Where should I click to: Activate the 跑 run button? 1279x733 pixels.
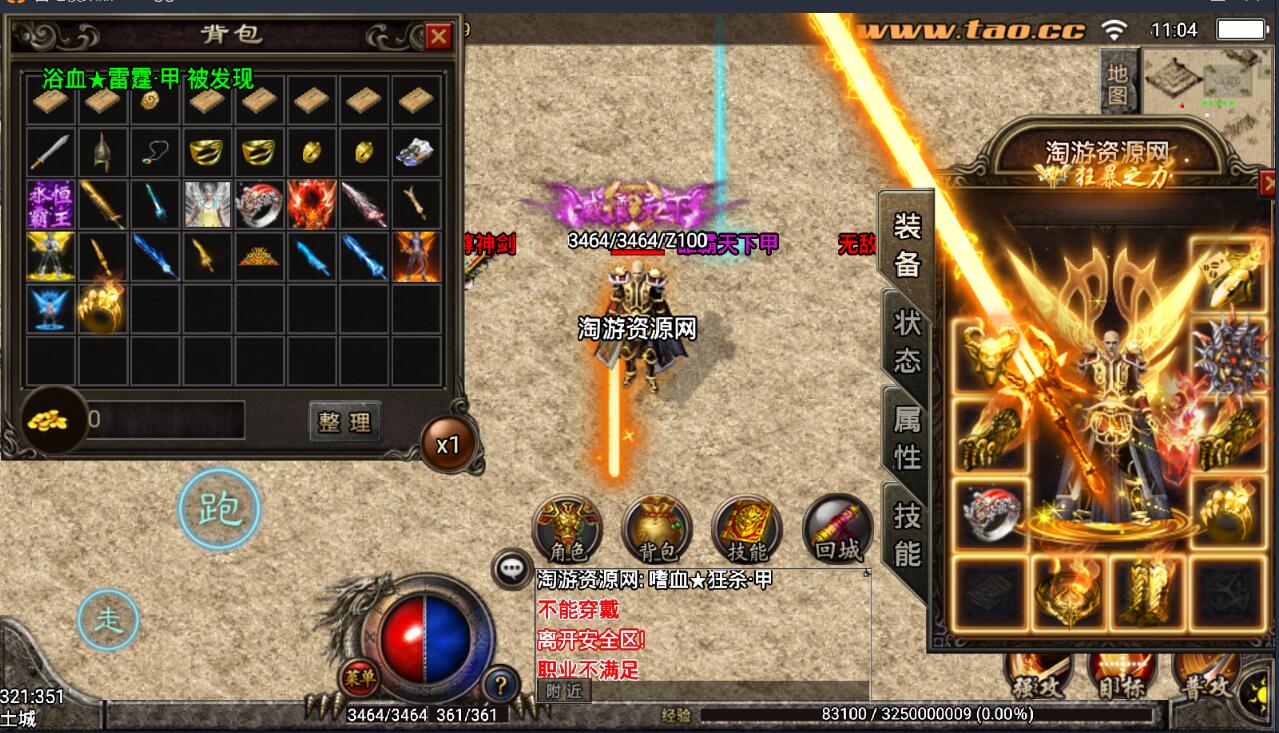point(219,510)
